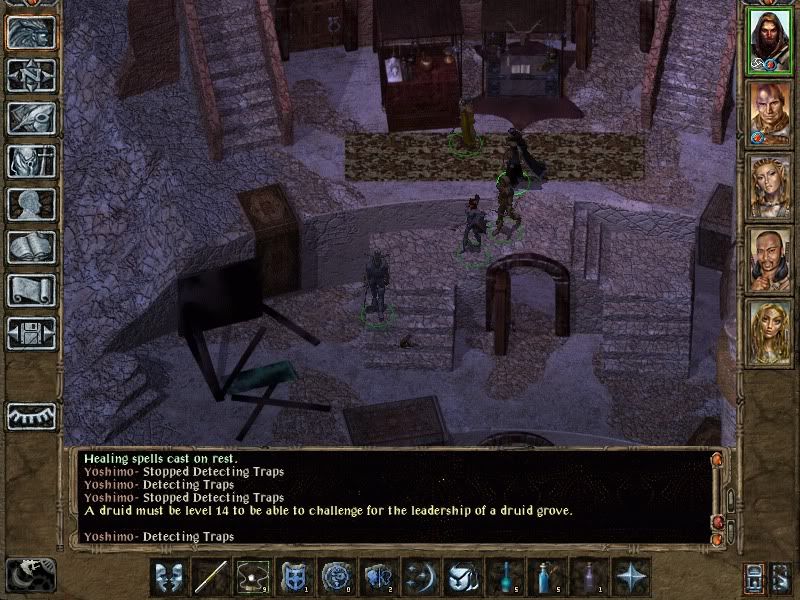Click the twin masks action button
Screen dimensions: 800x600
169,578
